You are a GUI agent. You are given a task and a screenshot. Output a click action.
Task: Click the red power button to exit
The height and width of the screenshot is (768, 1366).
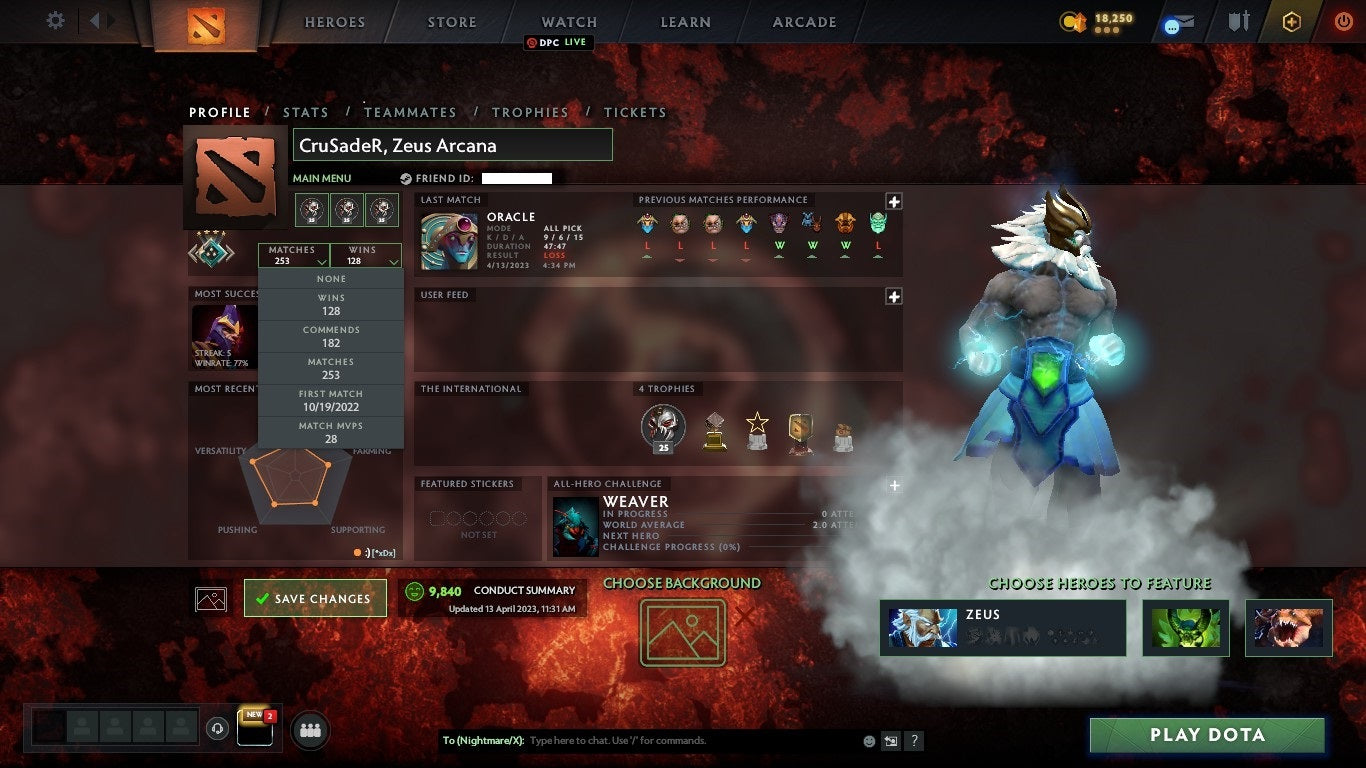(x=1342, y=21)
